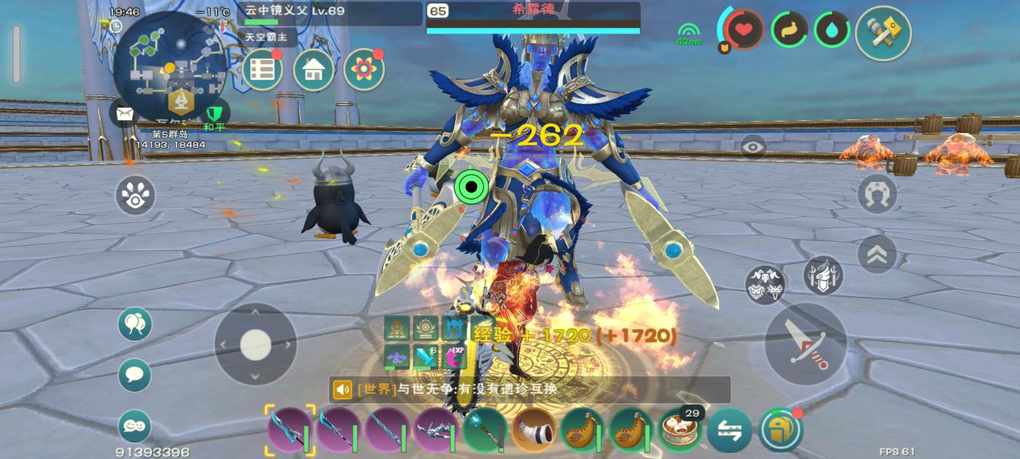
Task: Open the balloons social icon
Action: 135,324
